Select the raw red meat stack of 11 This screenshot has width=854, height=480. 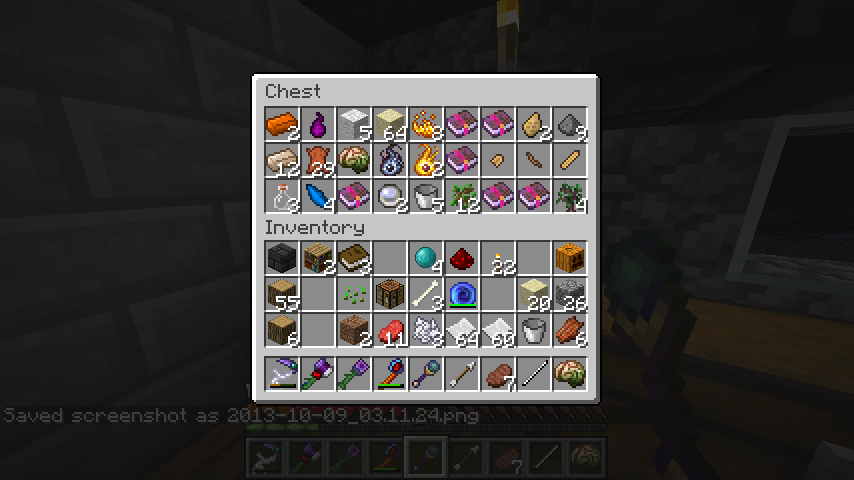click(390, 330)
